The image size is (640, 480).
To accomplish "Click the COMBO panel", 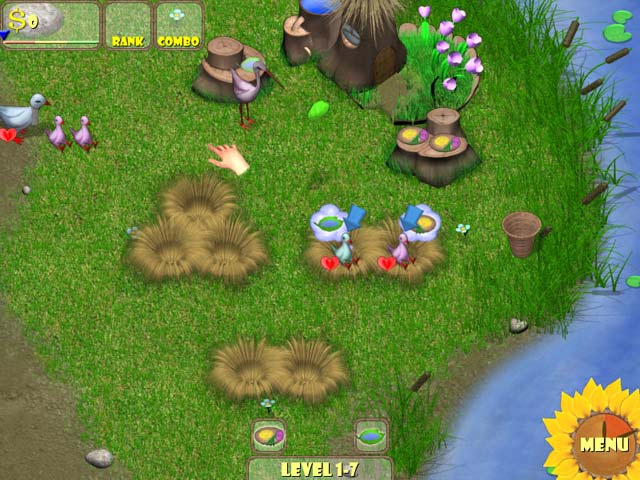I will (178, 26).
